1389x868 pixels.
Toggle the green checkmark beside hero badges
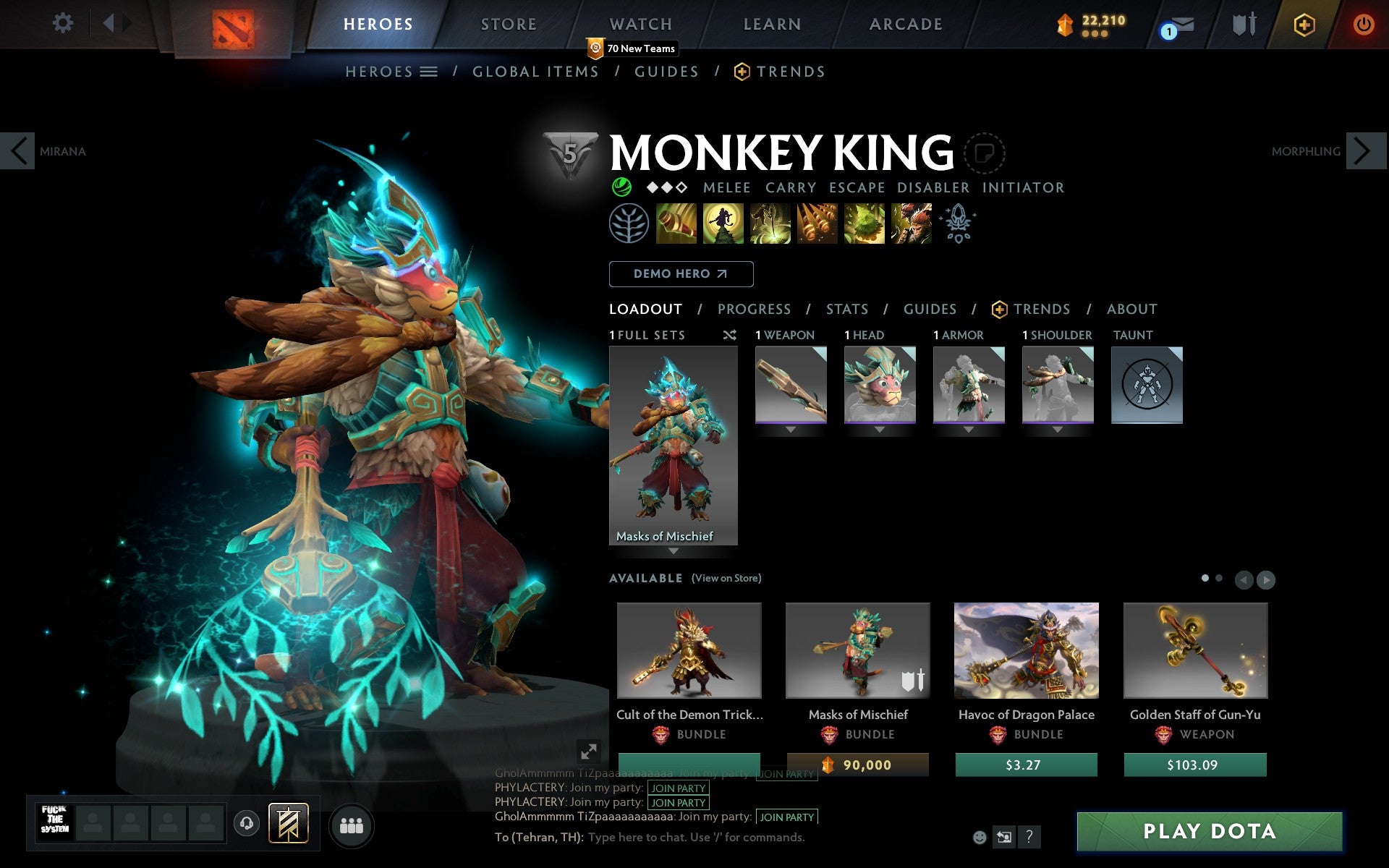pos(621,187)
